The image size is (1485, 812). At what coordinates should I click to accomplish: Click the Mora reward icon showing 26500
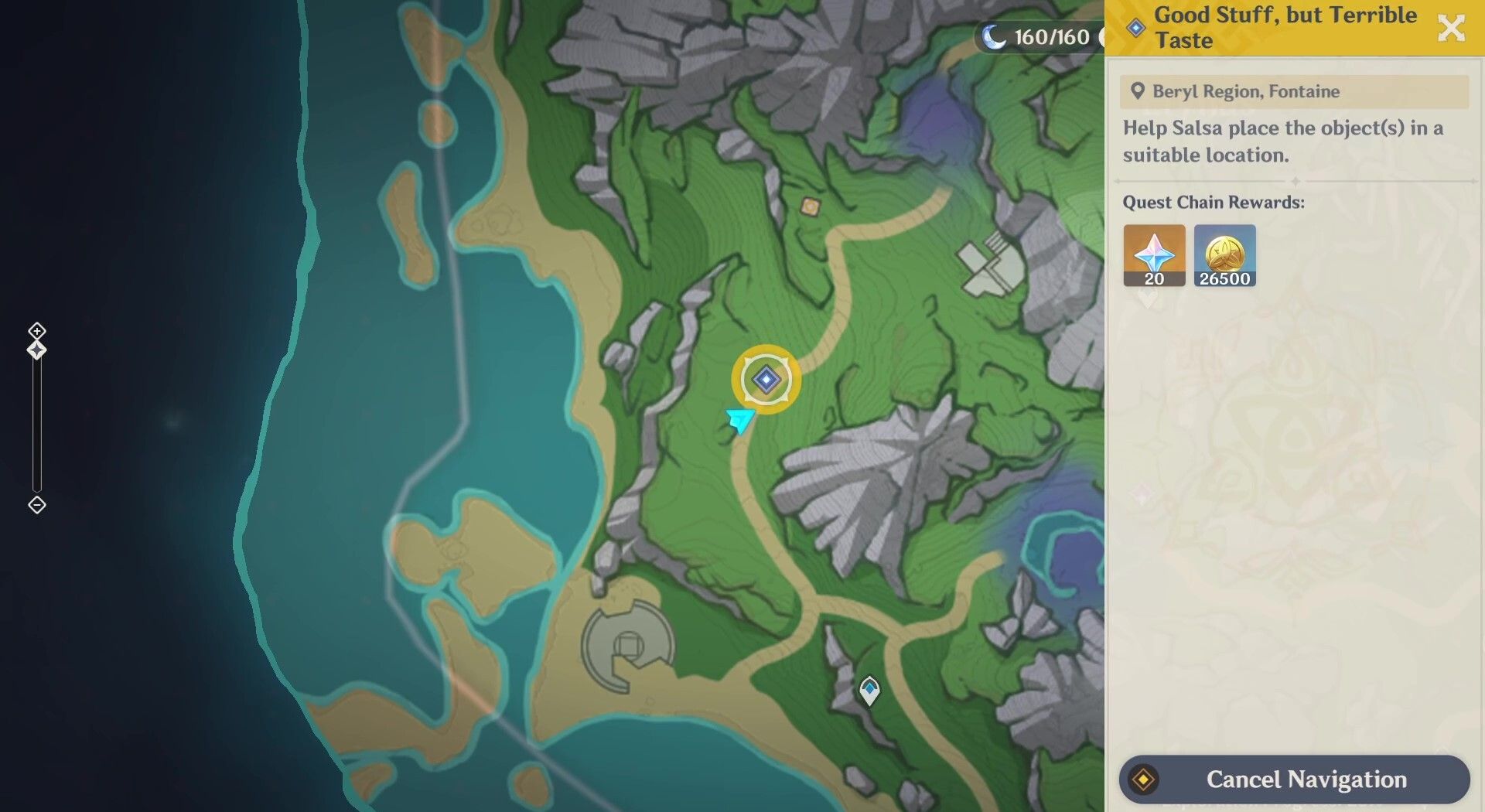click(x=1225, y=255)
